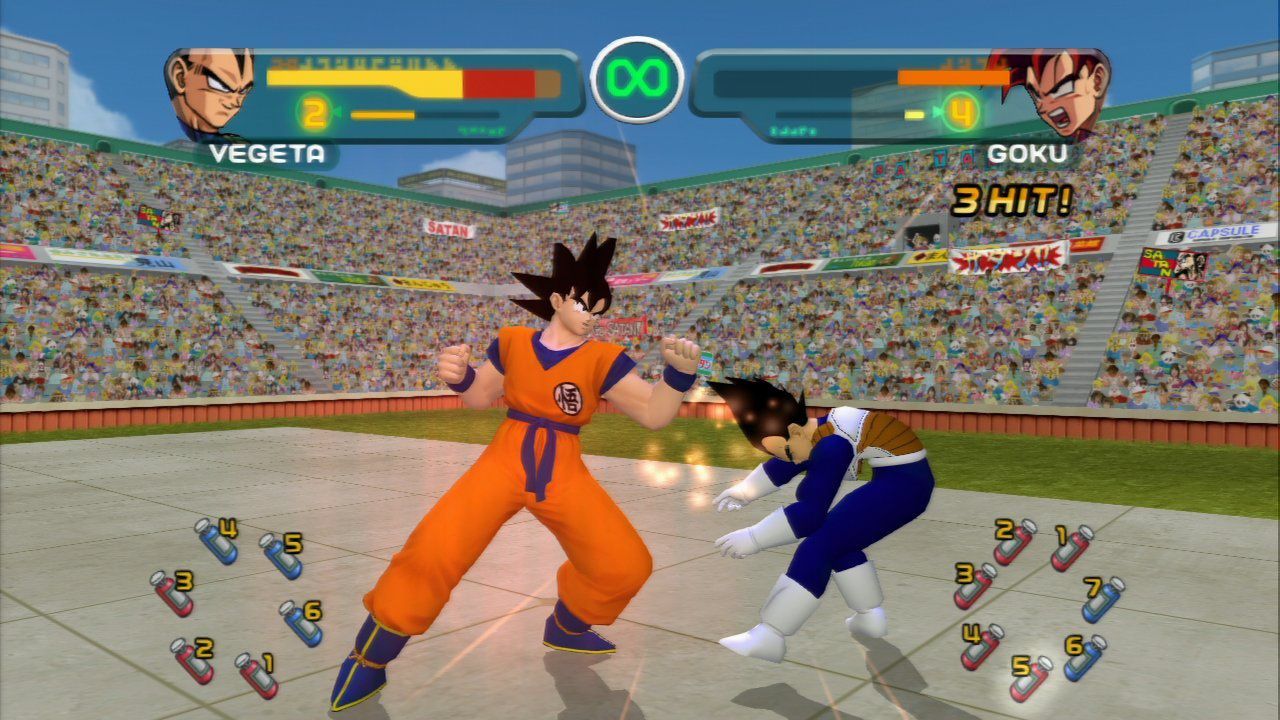
Task: Select Goku's red capsule number 2
Action: (1014, 541)
